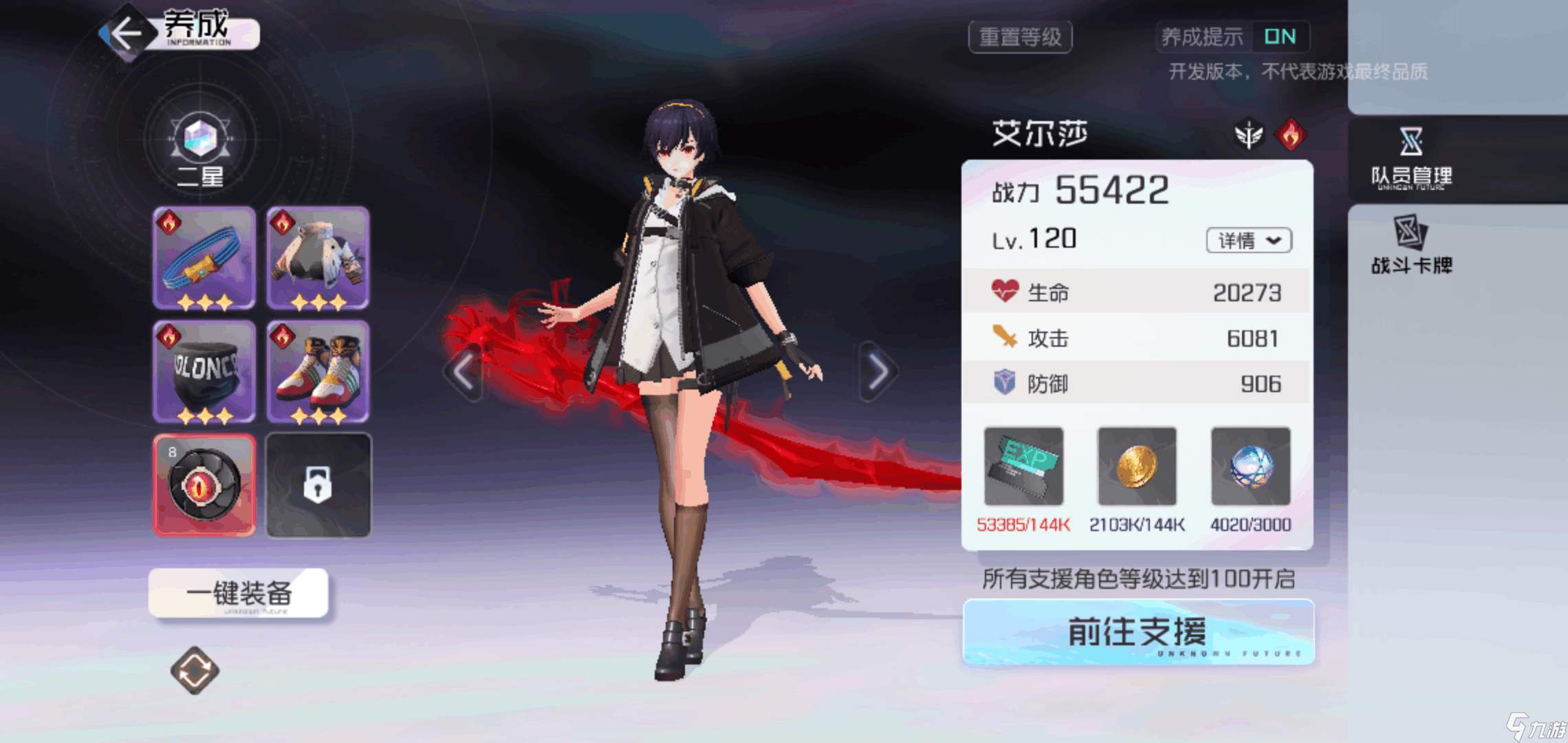Open the chest armor equipment slot
Viewport: 1568px width, 743px height.
point(318,258)
